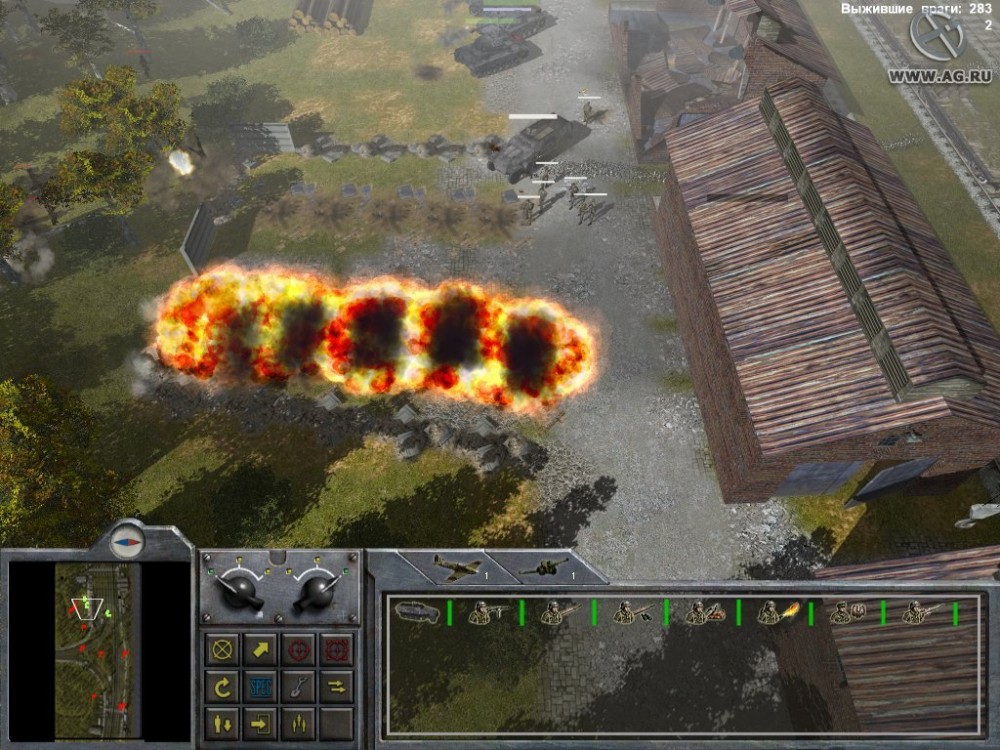This screenshot has width=1000, height=750.
Task: Choose the yellow diagonal arrow move command
Action: coord(260,649)
